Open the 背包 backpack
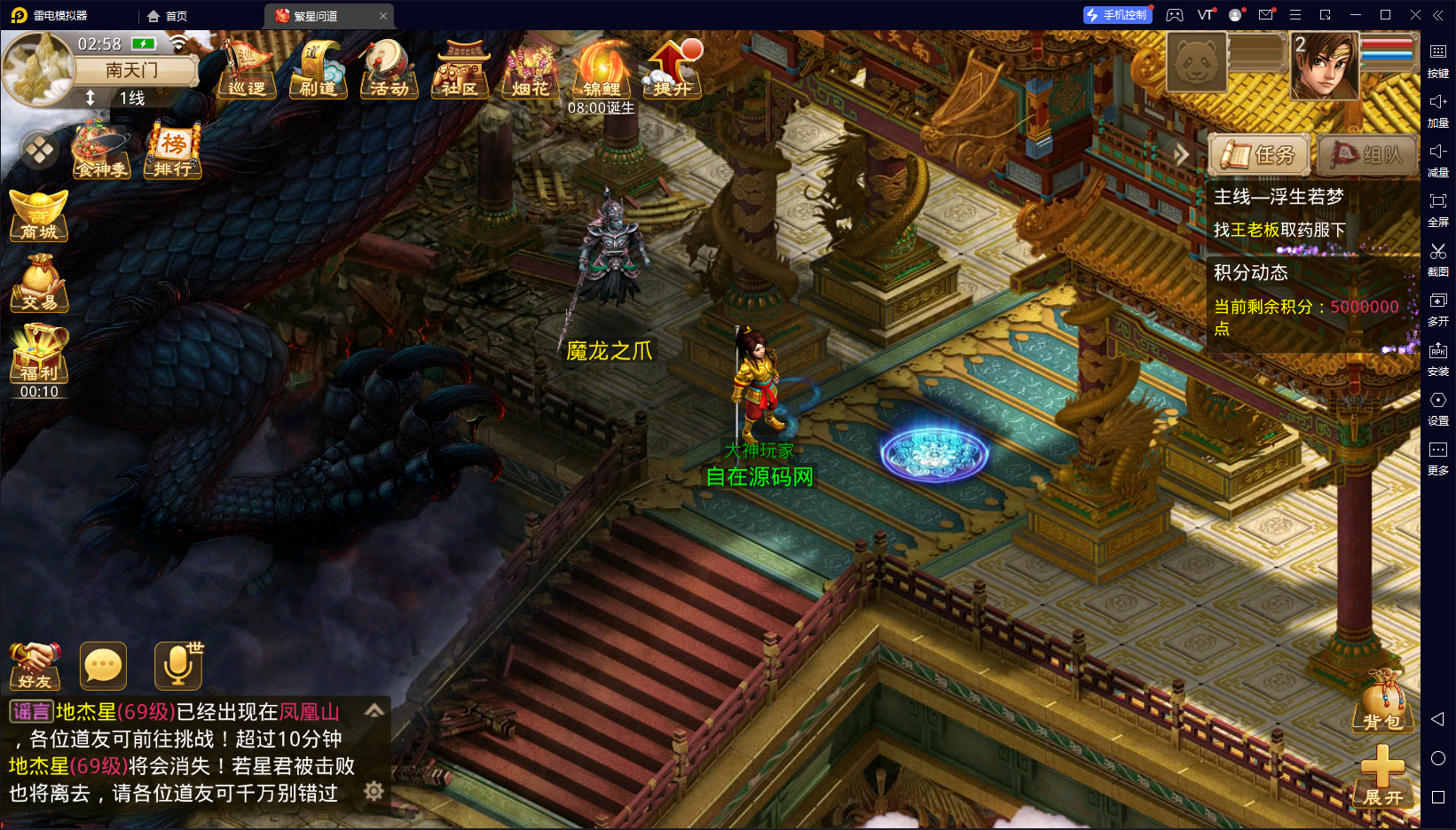This screenshot has height=830, width=1456. [1382, 702]
